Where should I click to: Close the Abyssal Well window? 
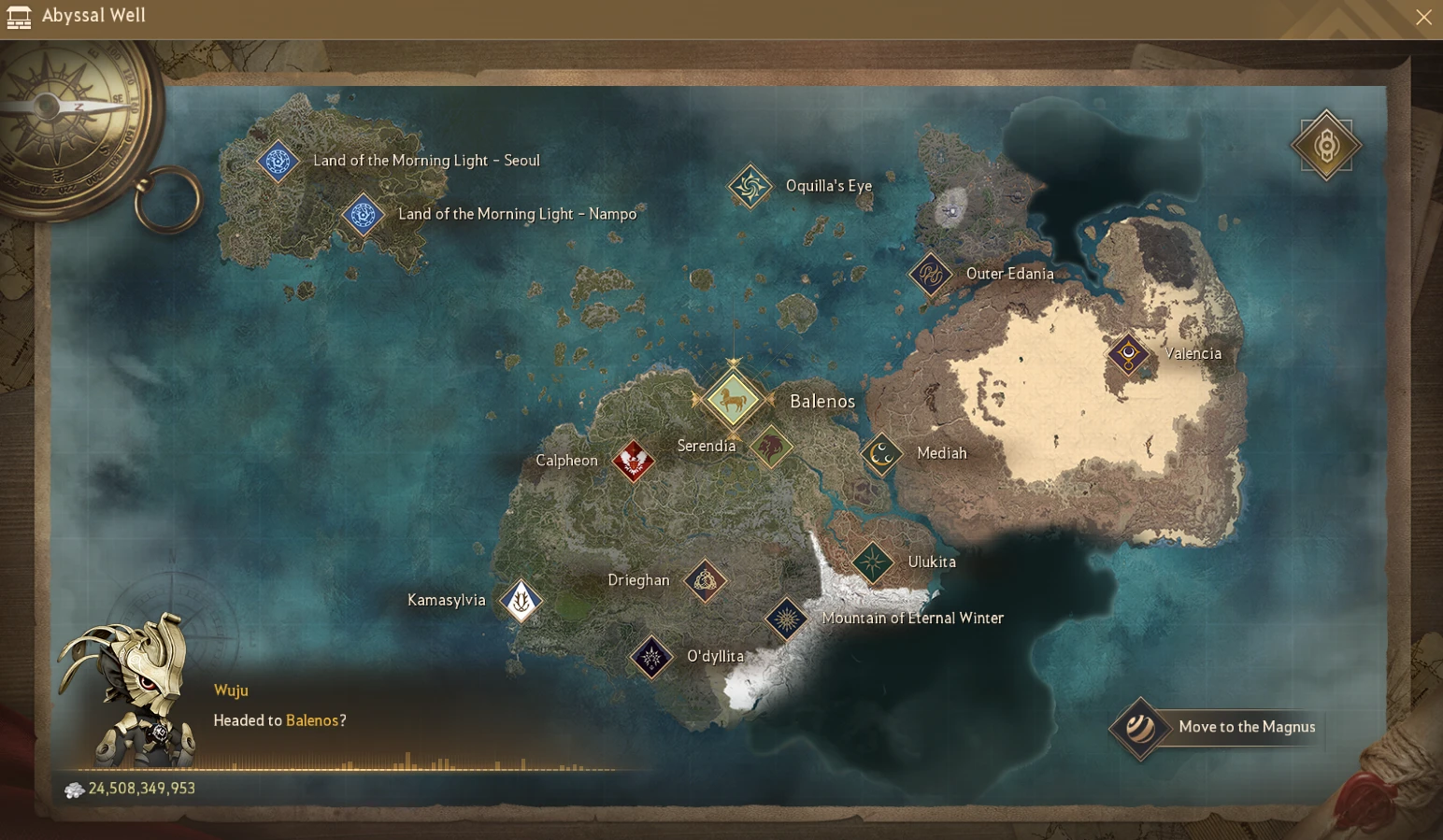coord(1423,17)
